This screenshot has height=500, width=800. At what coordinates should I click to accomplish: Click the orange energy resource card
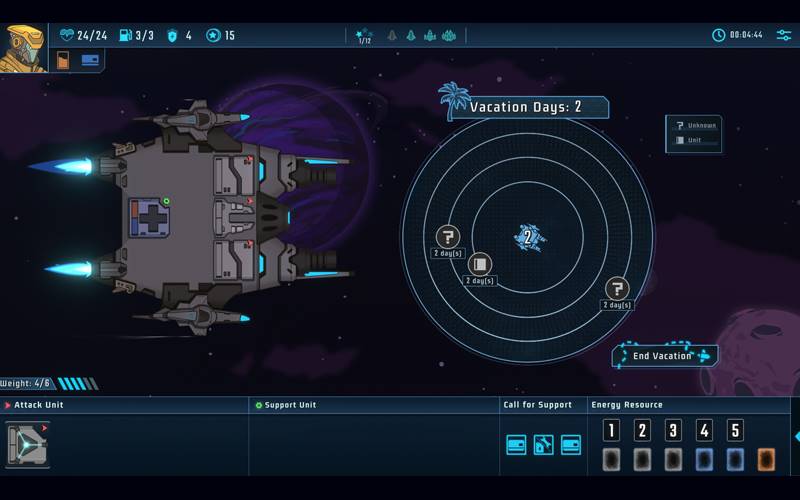tap(766, 459)
